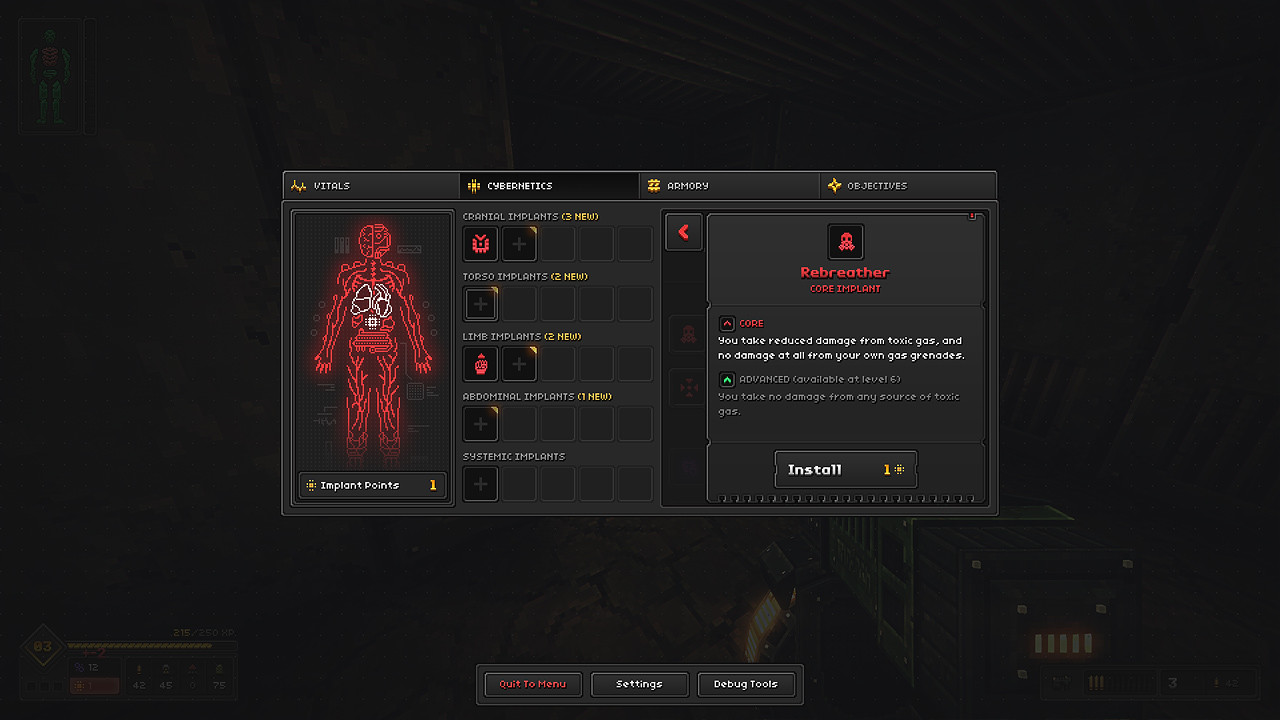This screenshot has width=1280, height=720.
Task: Click the Quit To Menu button
Action: 532,684
